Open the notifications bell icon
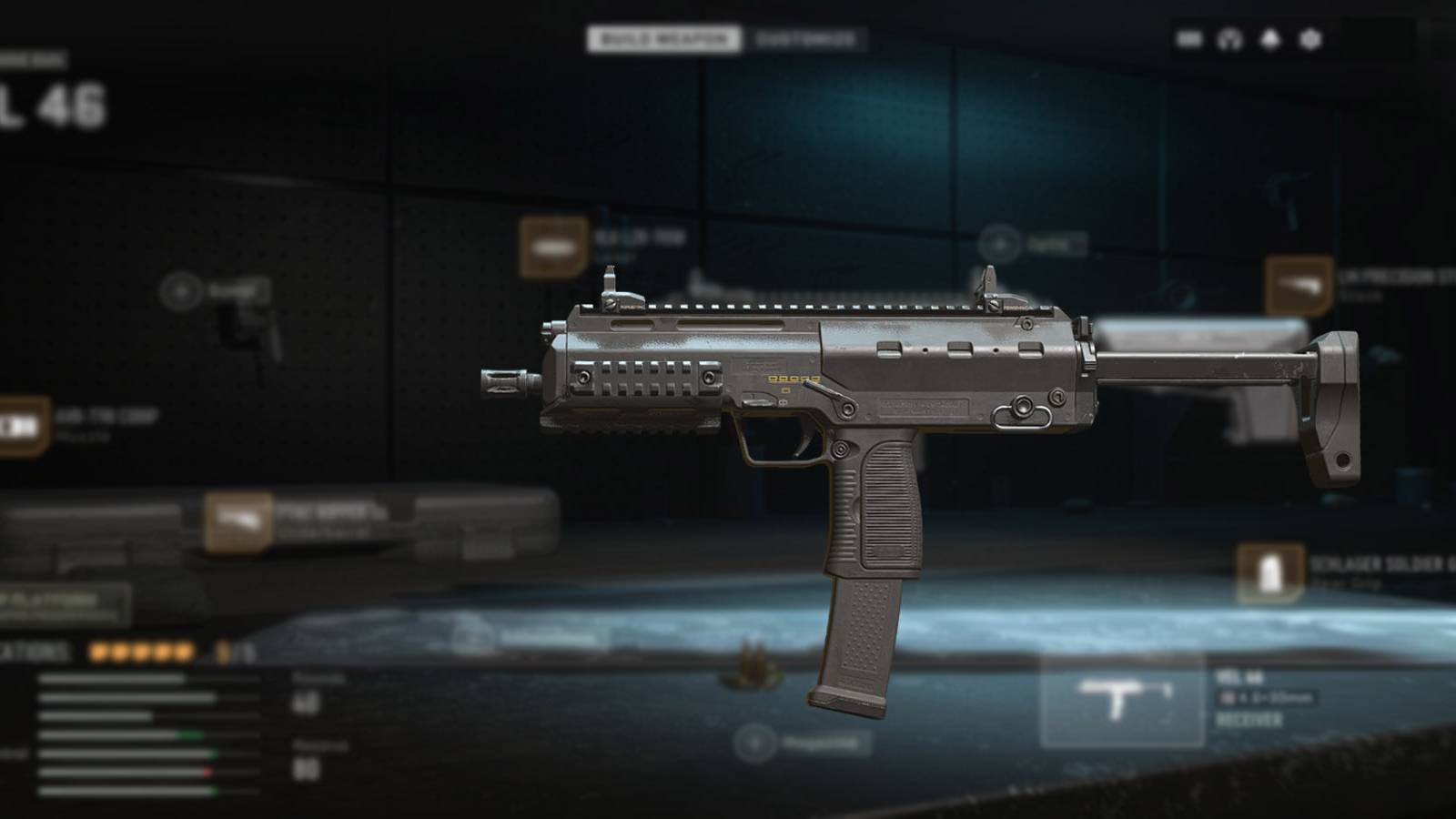 tap(1269, 38)
